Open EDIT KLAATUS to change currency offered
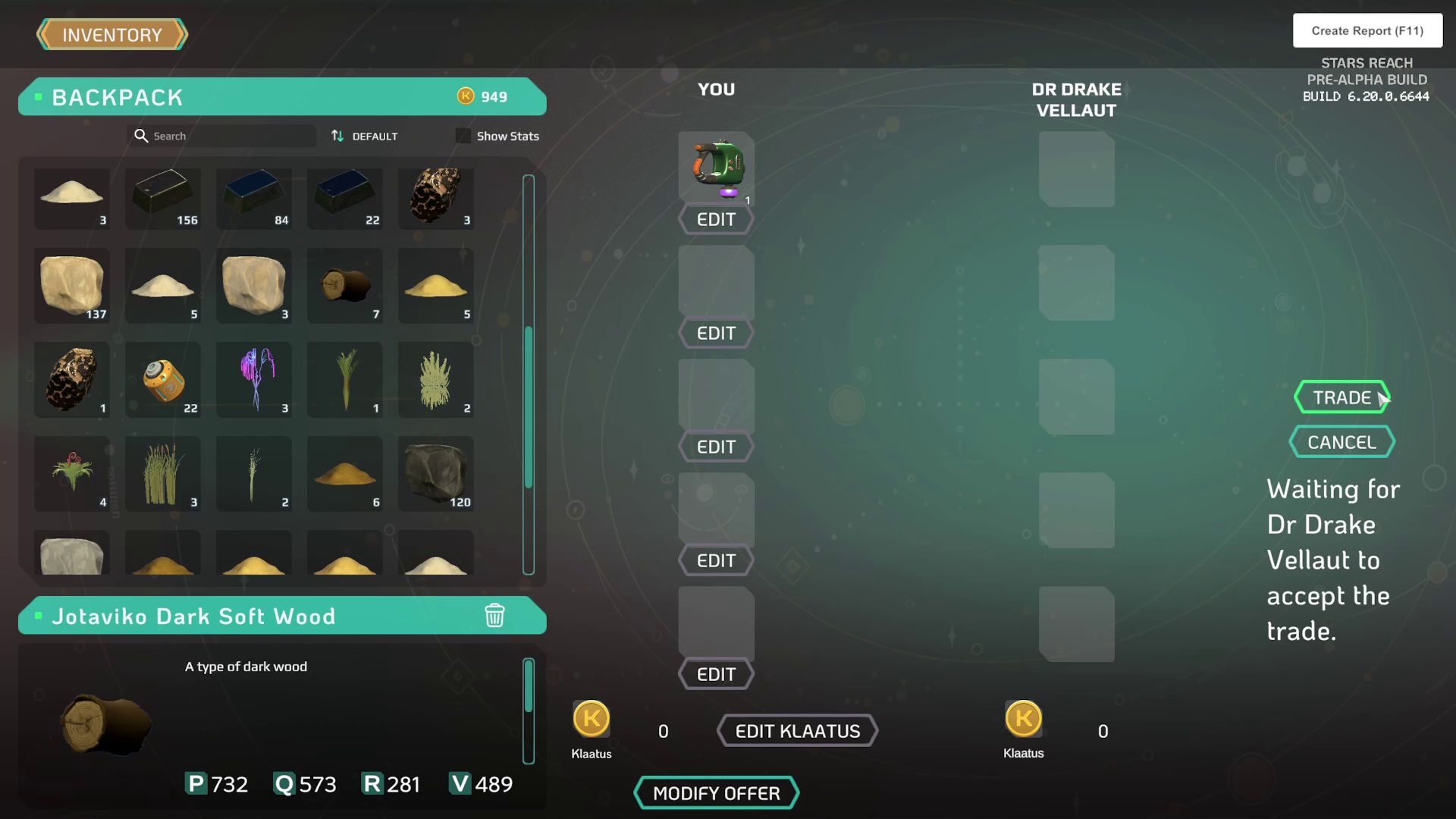 click(x=797, y=731)
